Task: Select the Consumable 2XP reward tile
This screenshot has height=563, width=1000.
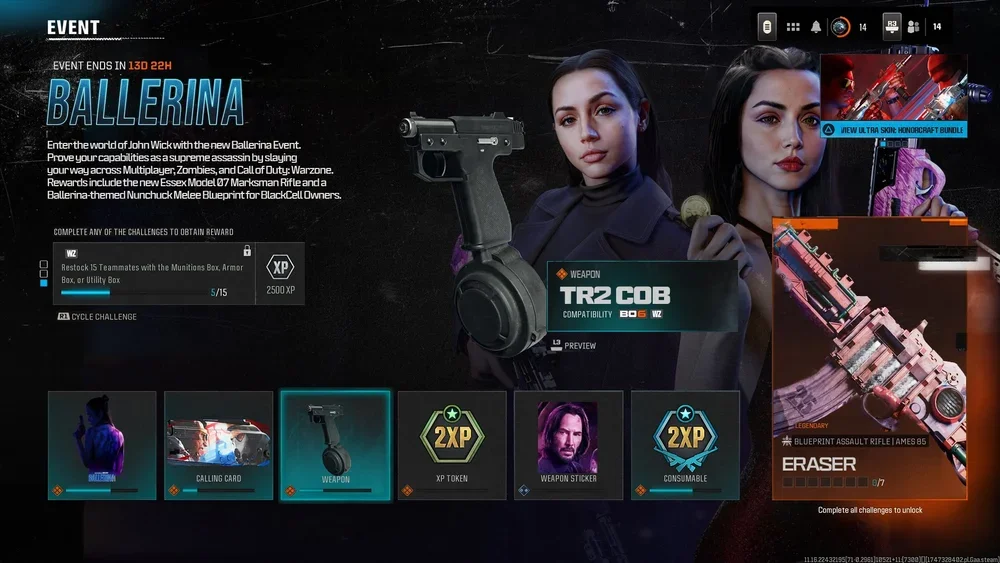Action: pyautogui.click(x=685, y=445)
